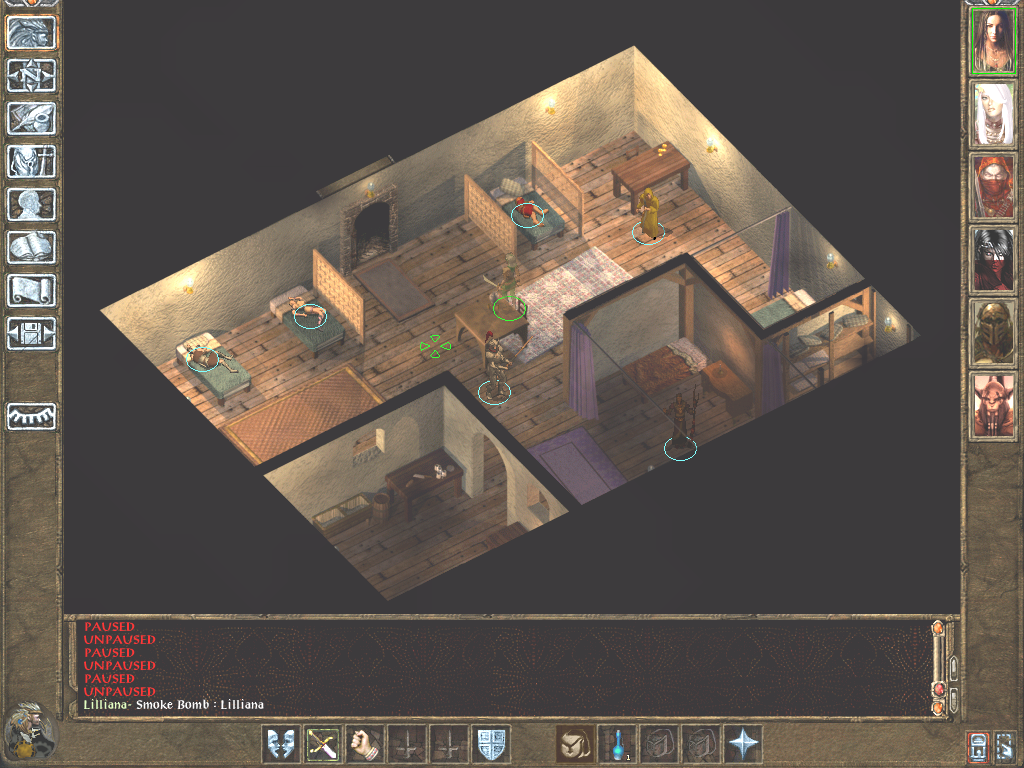Open the priest scroll
The height and width of the screenshot is (768, 1024).
pos(32,290)
